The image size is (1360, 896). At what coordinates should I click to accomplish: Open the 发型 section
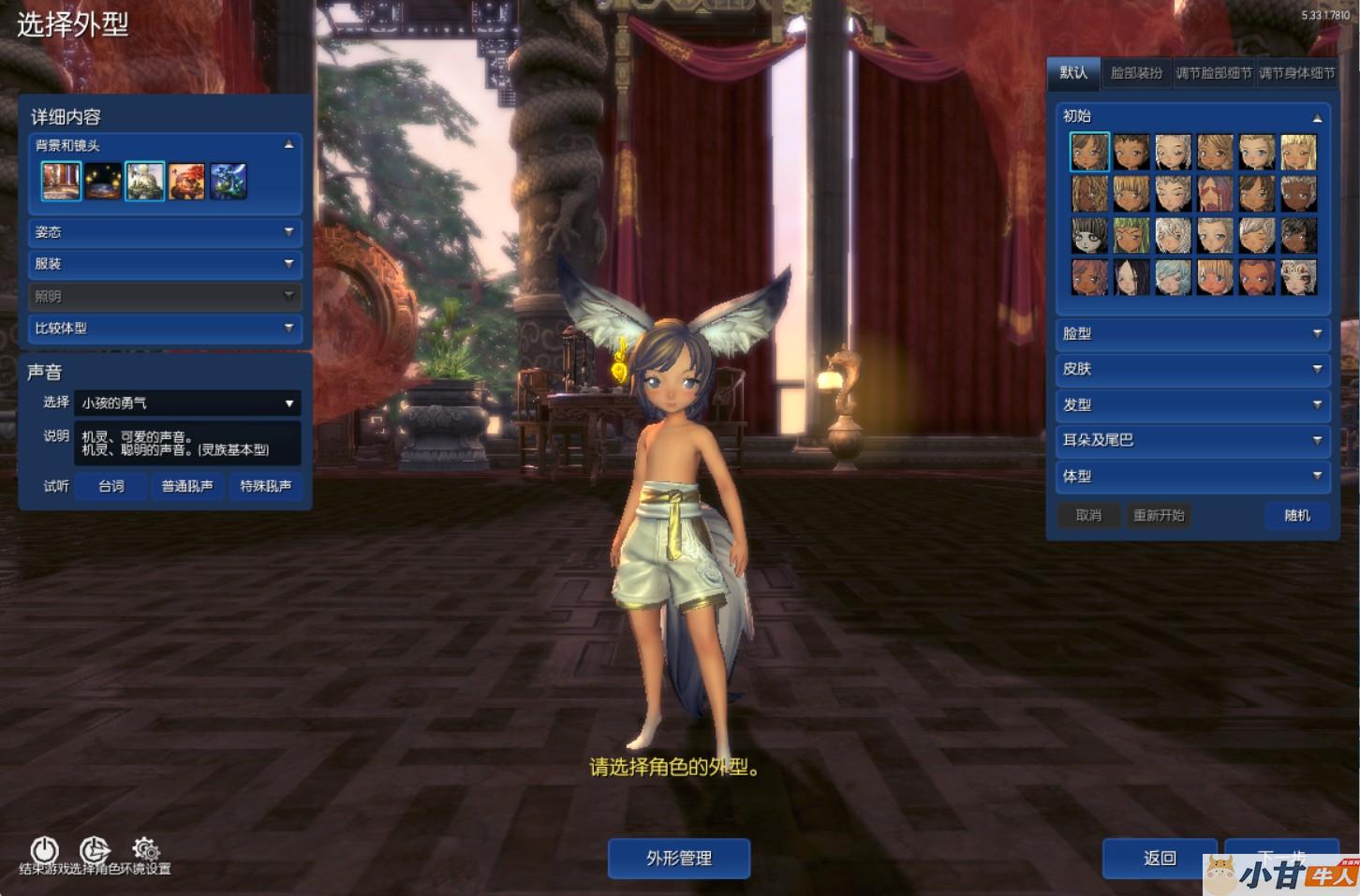[x=1191, y=404]
